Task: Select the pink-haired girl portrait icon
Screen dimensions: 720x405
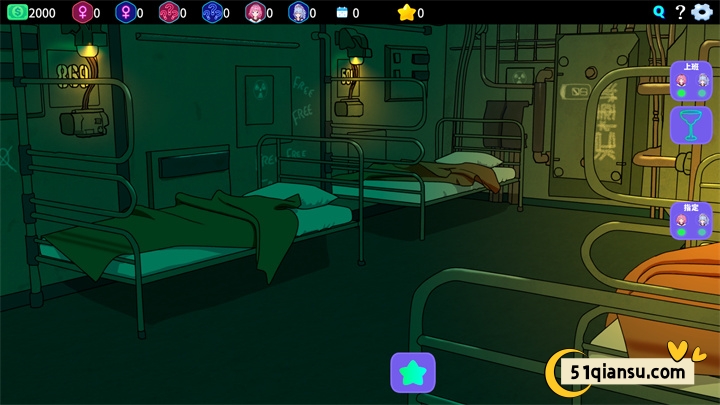Action: click(x=254, y=13)
